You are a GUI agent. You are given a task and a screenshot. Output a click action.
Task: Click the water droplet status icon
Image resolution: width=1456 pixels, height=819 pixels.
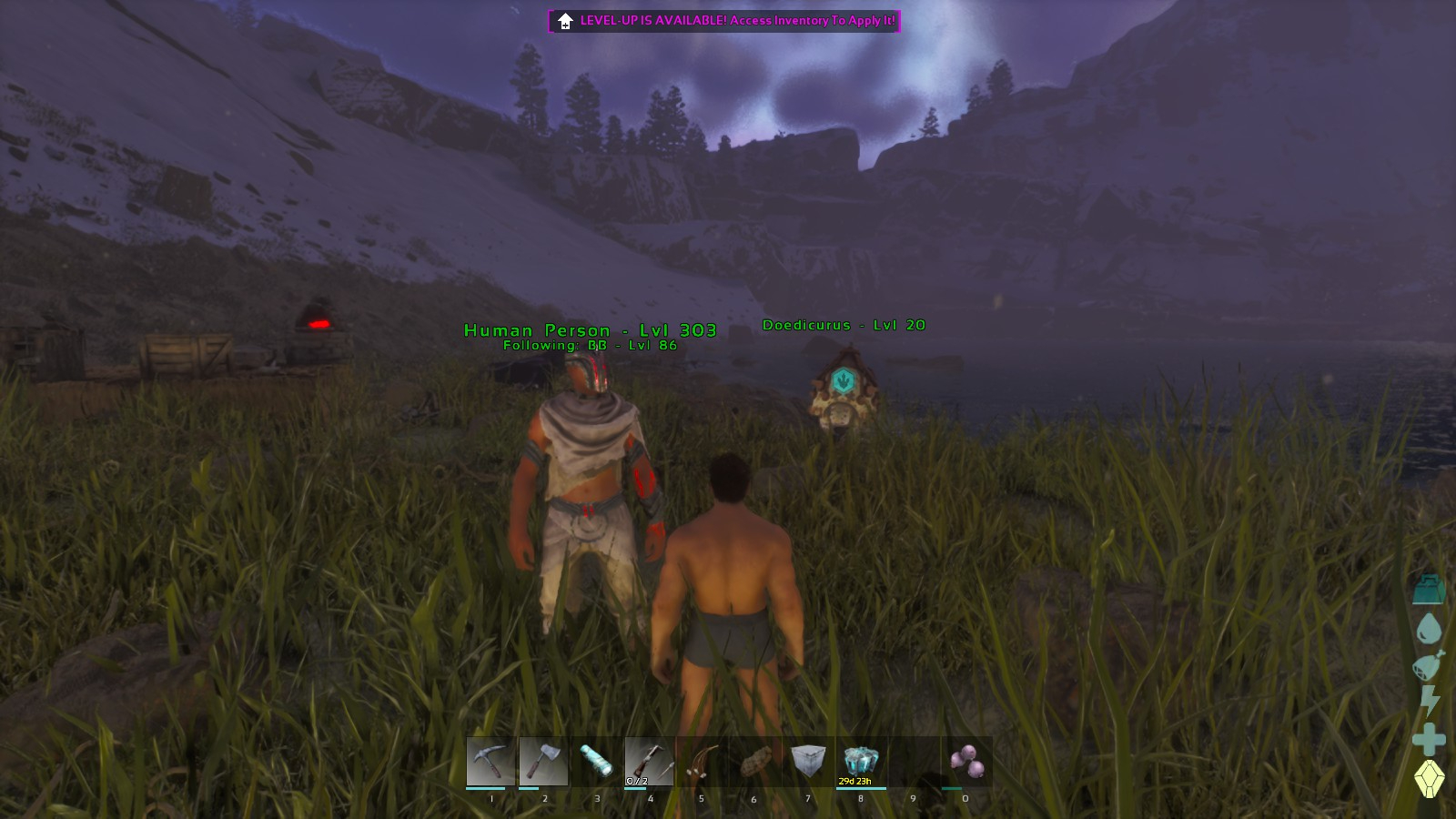pyautogui.click(x=1430, y=628)
